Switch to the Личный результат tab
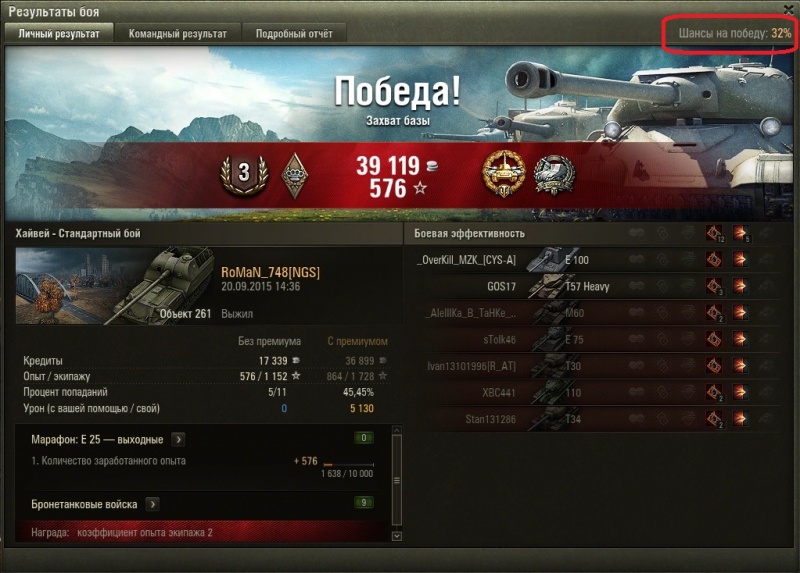This screenshot has height=573, width=800. (59, 33)
